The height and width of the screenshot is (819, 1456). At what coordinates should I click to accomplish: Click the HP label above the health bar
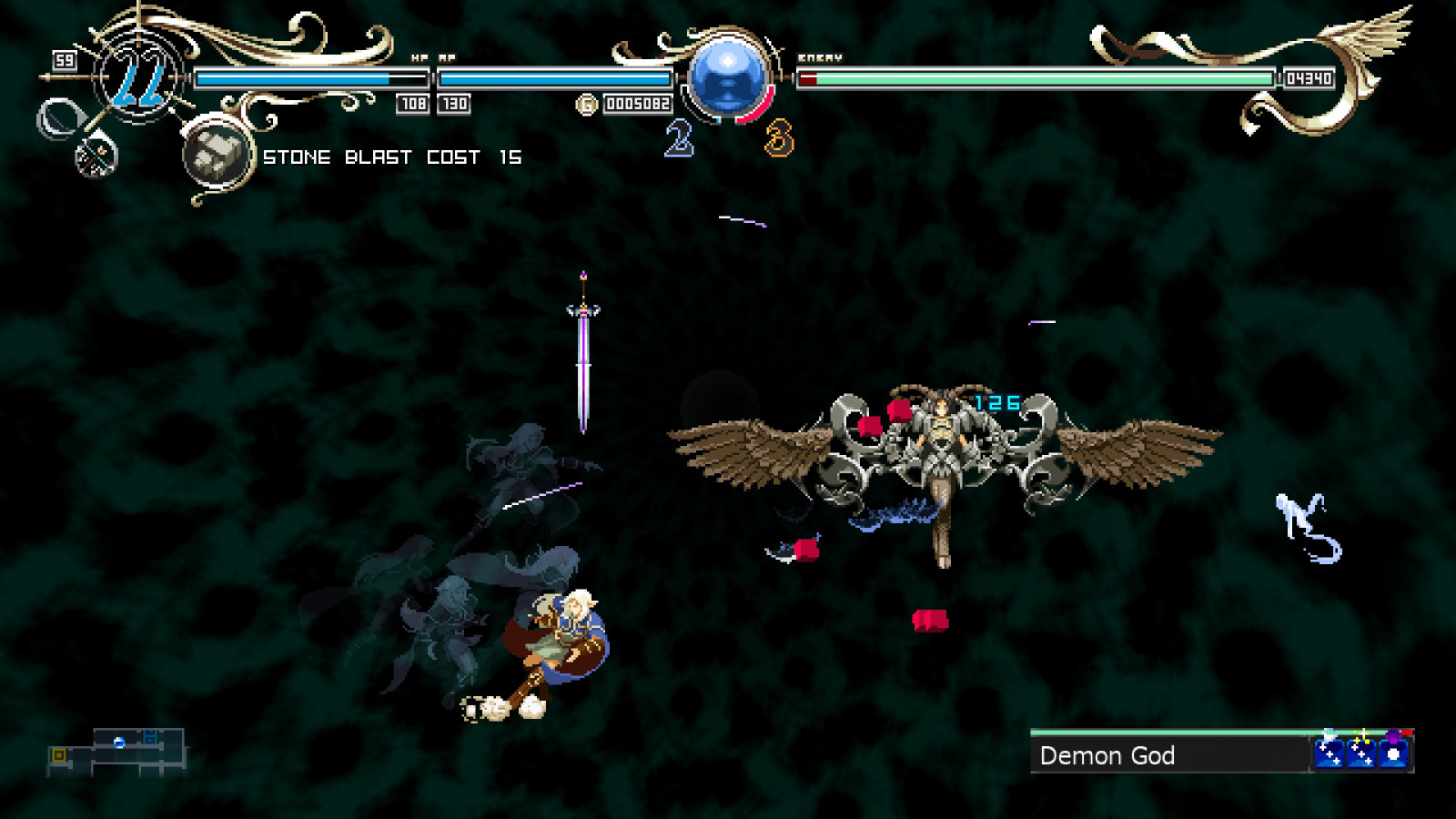tap(418, 56)
